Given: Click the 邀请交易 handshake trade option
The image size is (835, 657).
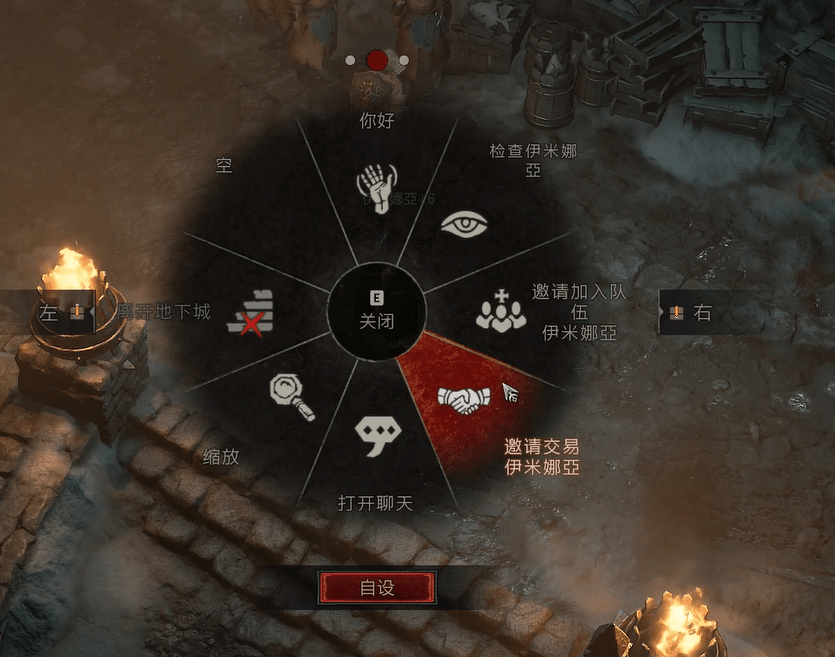Looking at the screenshot, I should tap(461, 399).
